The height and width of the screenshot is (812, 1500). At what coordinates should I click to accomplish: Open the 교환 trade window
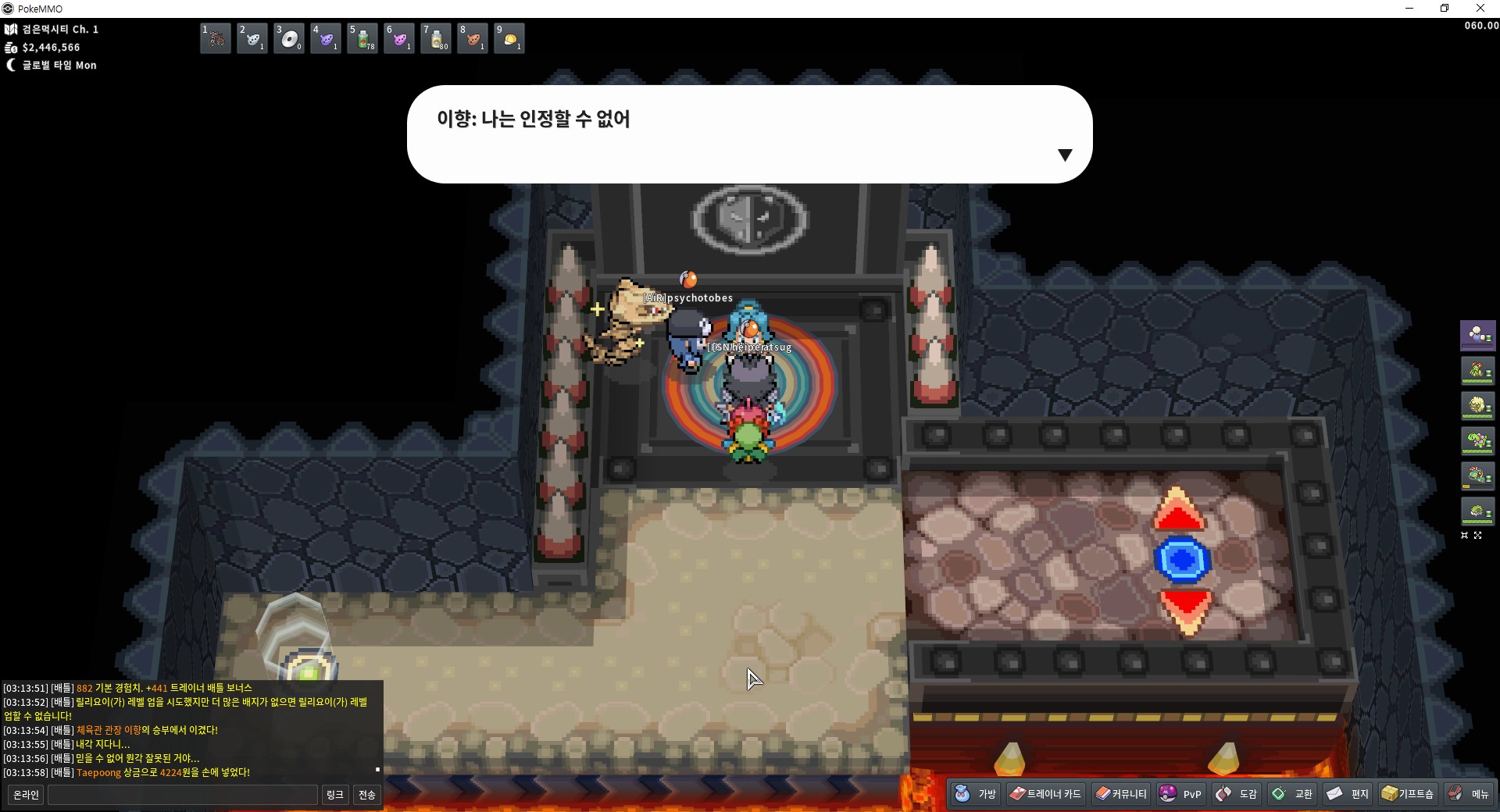tap(1292, 794)
